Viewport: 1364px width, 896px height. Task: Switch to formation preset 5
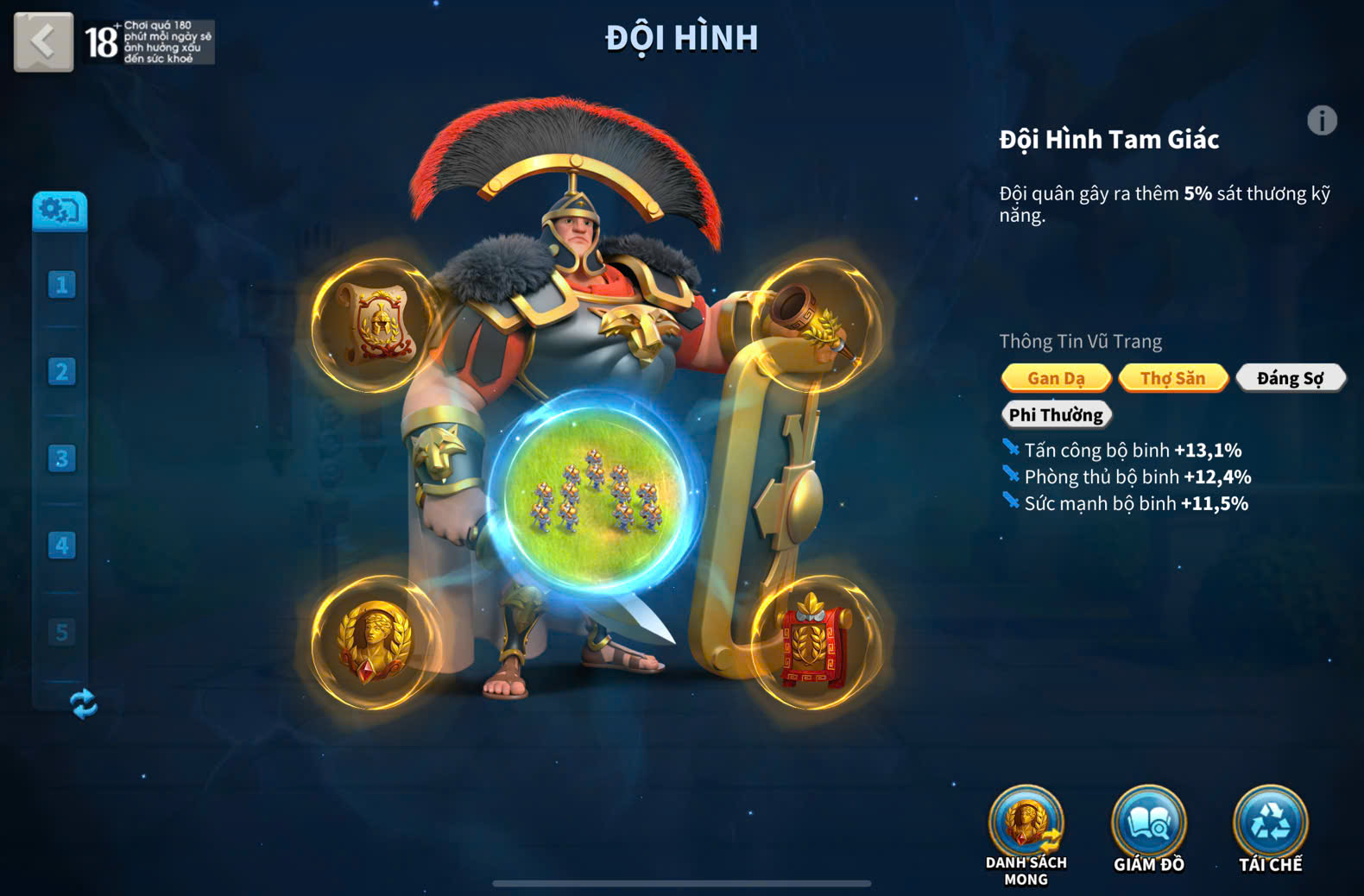[61, 632]
